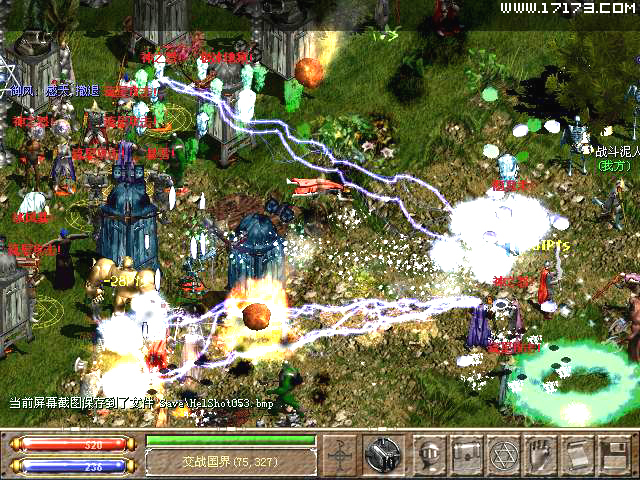Open the treasure chest inventory
640x480 pixels.
tap(467, 455)
